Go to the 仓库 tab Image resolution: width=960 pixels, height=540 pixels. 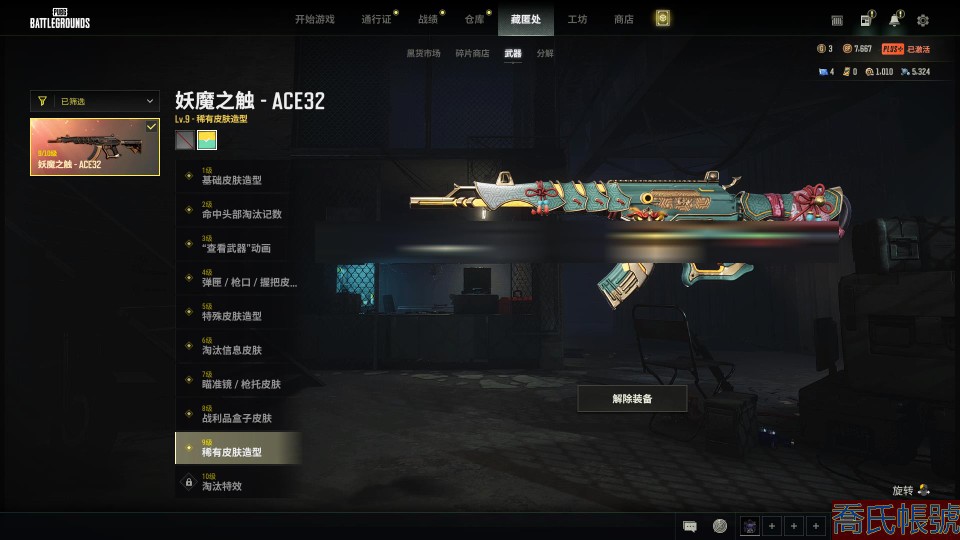[474, 19]
